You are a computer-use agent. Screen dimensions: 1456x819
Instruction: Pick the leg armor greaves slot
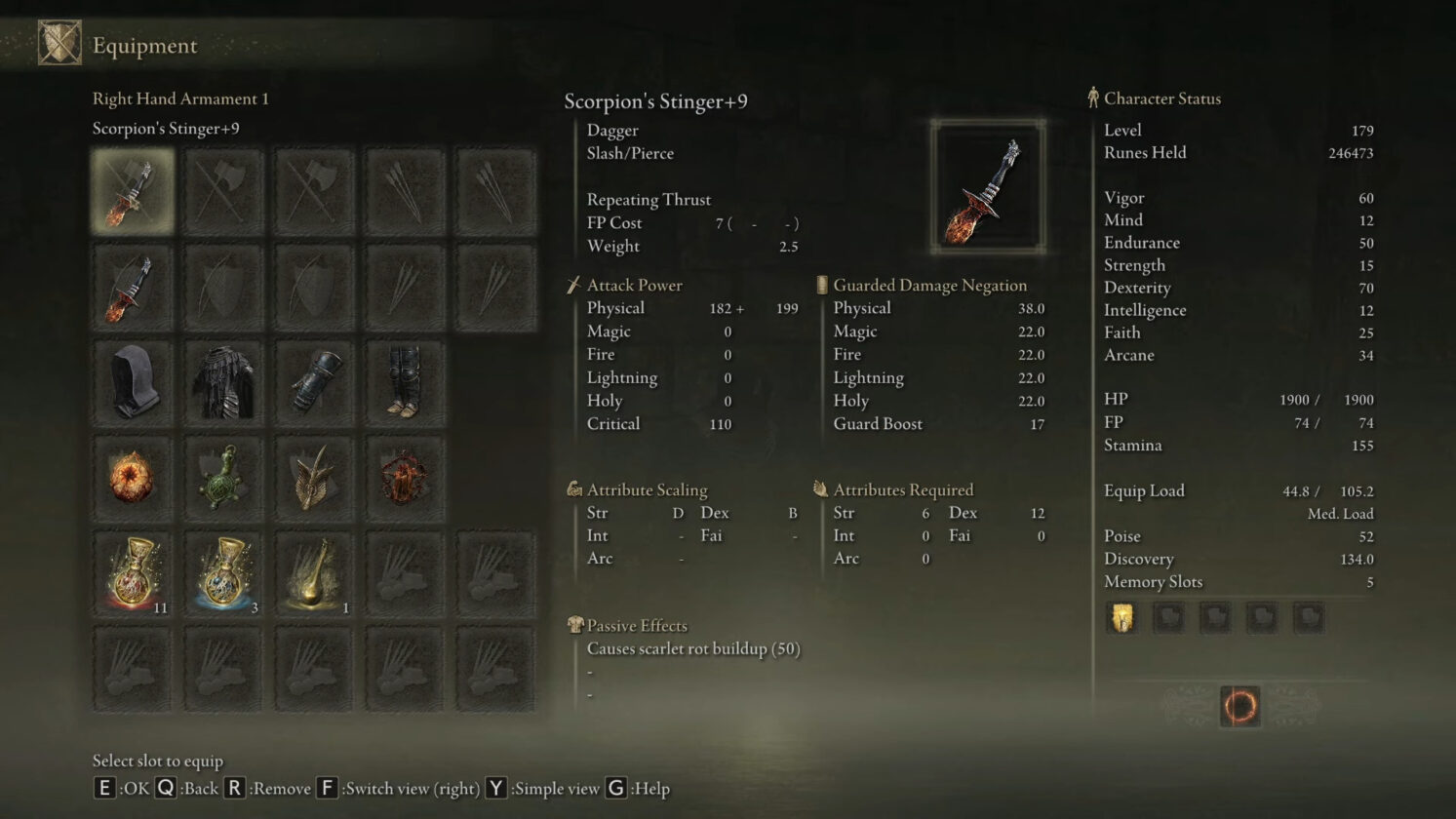pyautogui.click(x=405, y=383)
